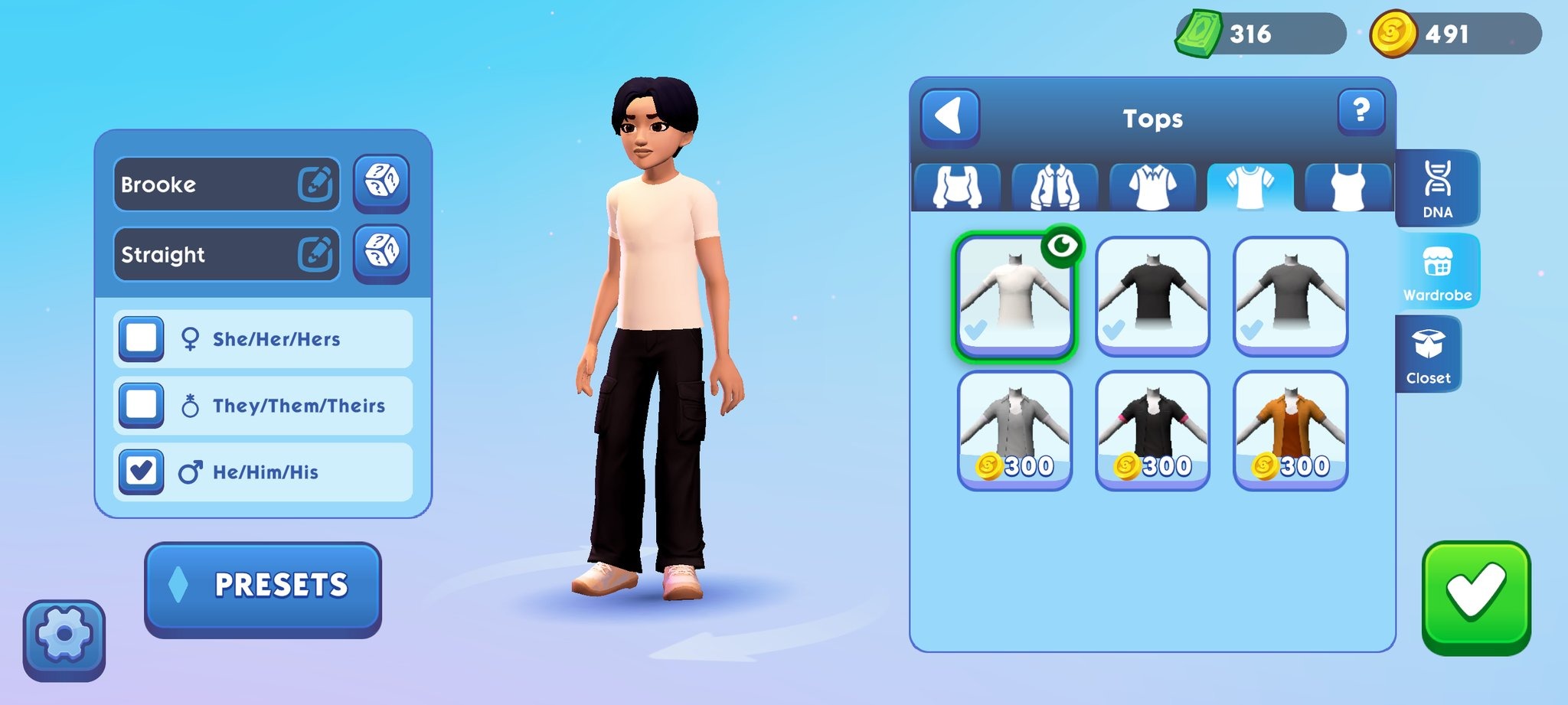
Task: Pick the dark gray t-shirt top
Action: point(1290,295)
